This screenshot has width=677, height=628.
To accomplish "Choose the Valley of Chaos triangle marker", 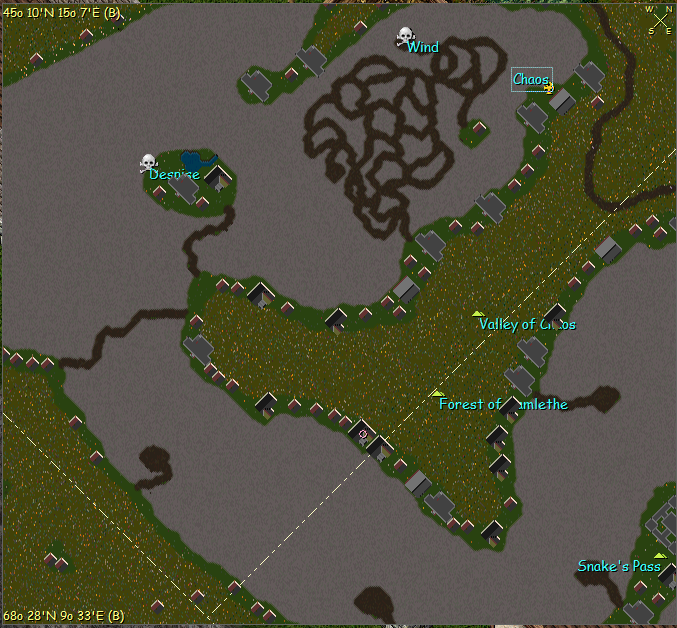I will tap(478, 314).
